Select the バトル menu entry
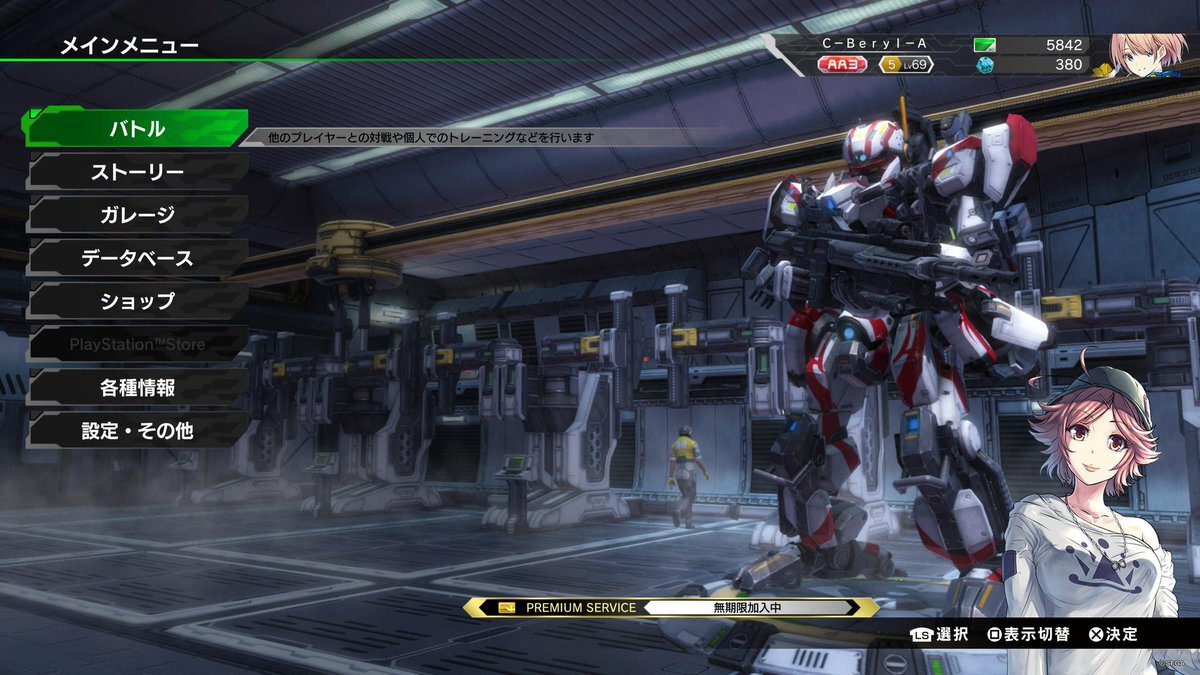 pyautogui.click(x=137, y=129)
